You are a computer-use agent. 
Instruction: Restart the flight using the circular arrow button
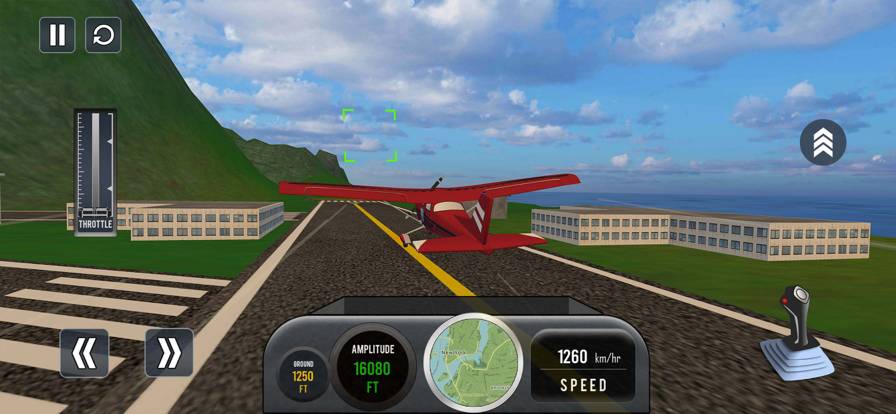[103, 35]
